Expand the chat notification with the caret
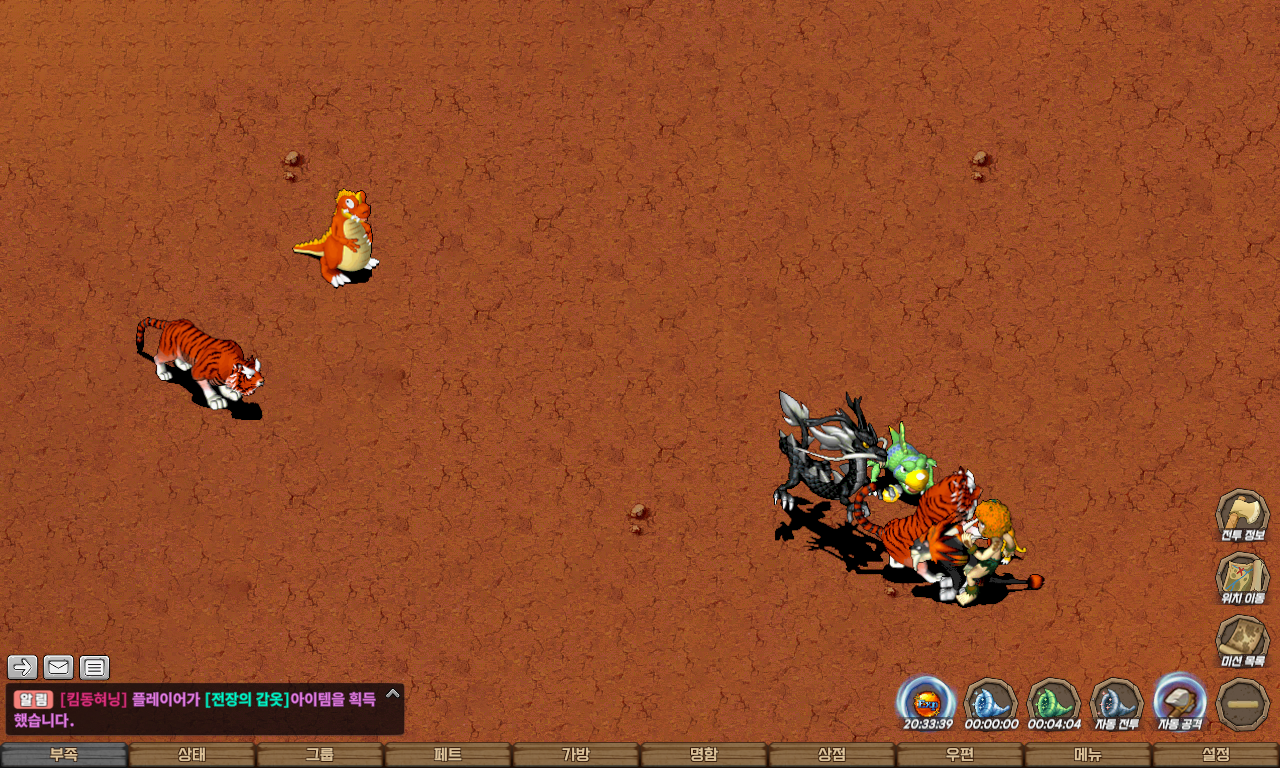Viewport: 1280px width, 768px height. [x=393, y=693]
